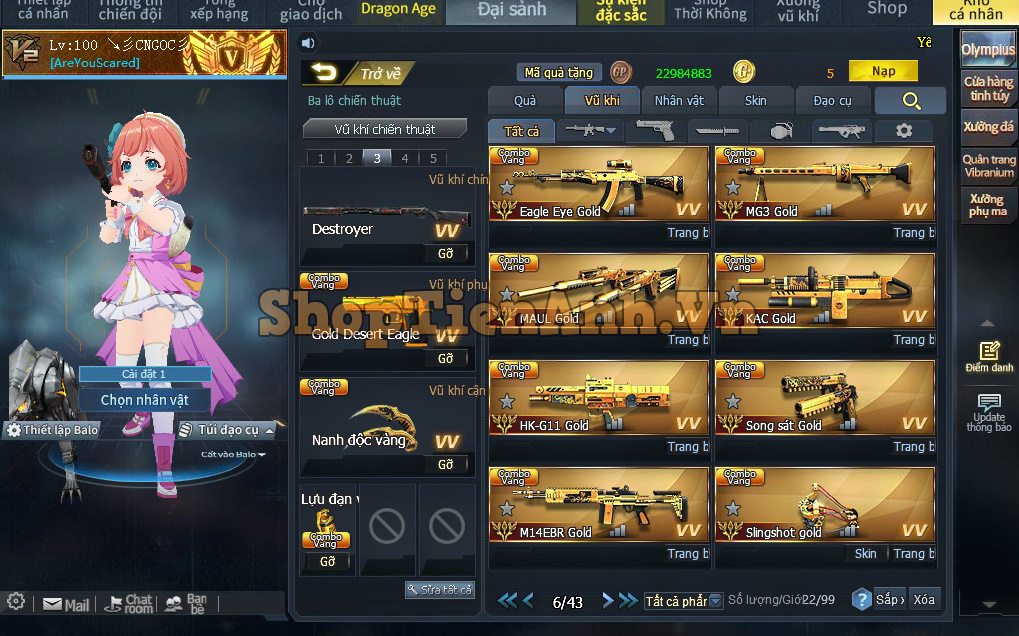Open the Shop menu
The image size is (1019, 636).
click(886, 9)
